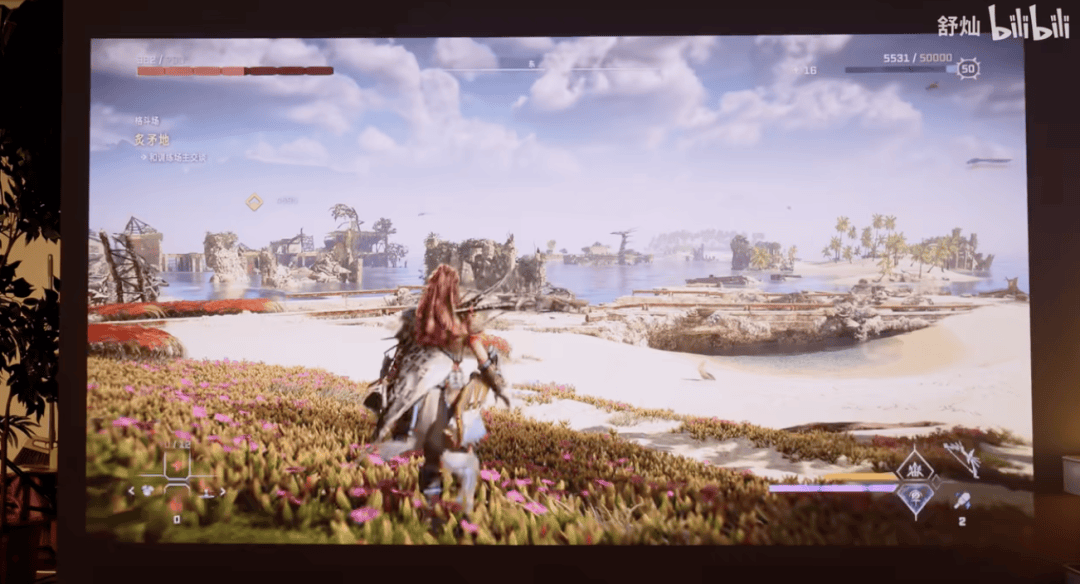Open the bilibili logo watermark
1080x584 pixels.
click(x=1028, y=23)
